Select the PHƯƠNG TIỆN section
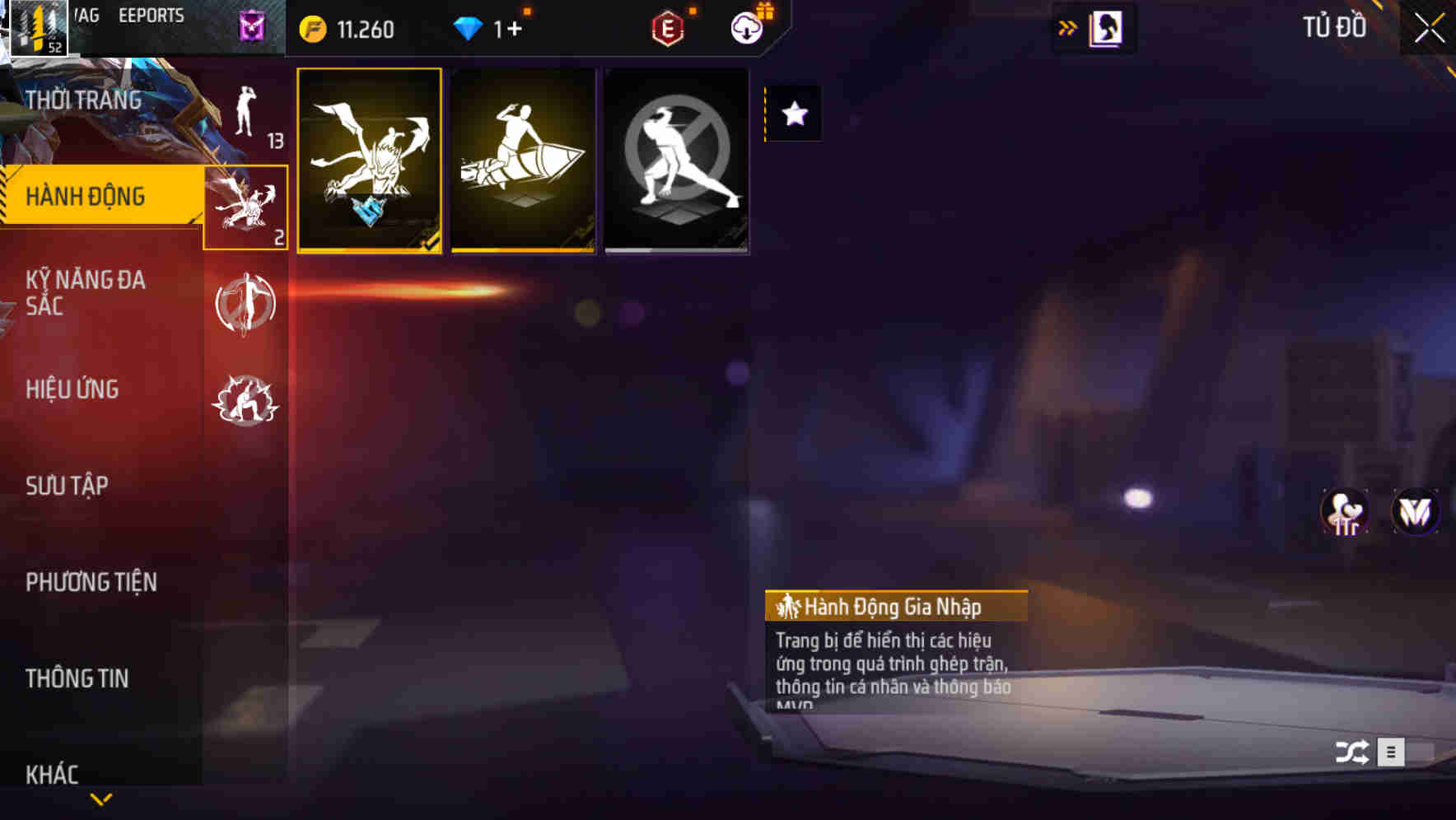Image resolution: width=1456 pixels, height=820 pixels. (91, 580)
